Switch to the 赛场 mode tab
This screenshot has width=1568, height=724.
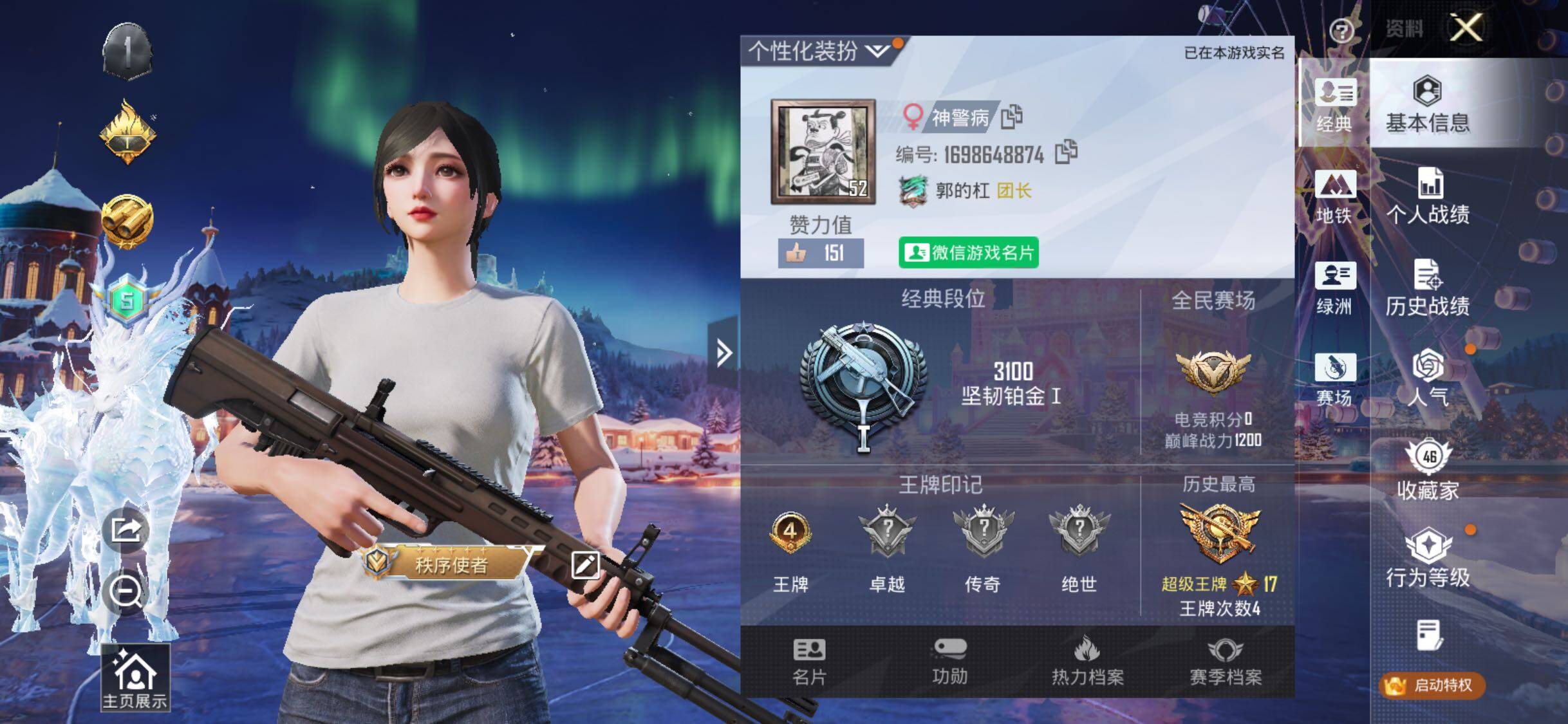click(x=1335, y=380)
